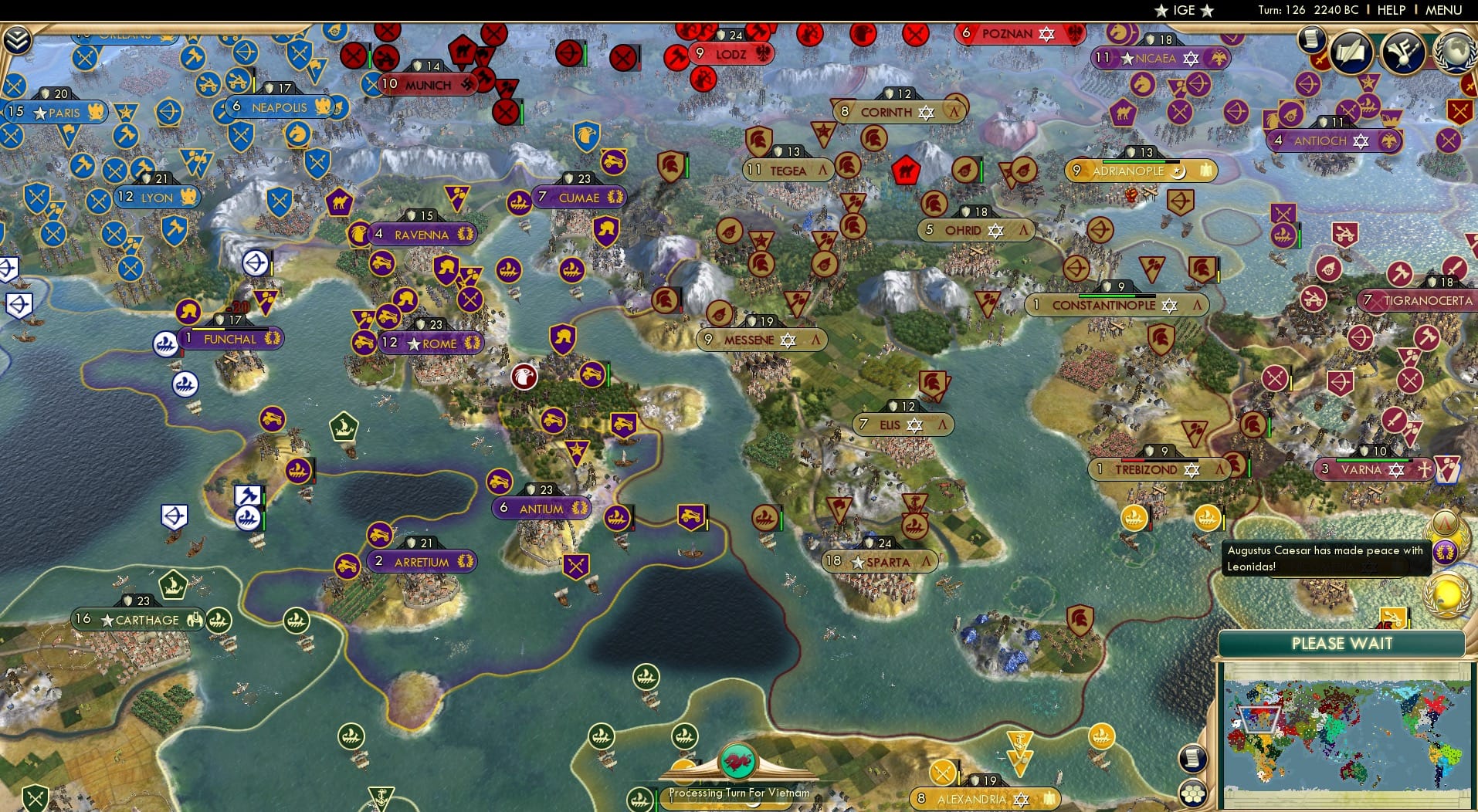The image size is (1478, 812).
Task: Click the gold lambda notification bubble on the right
Action: pos(1446,523)
